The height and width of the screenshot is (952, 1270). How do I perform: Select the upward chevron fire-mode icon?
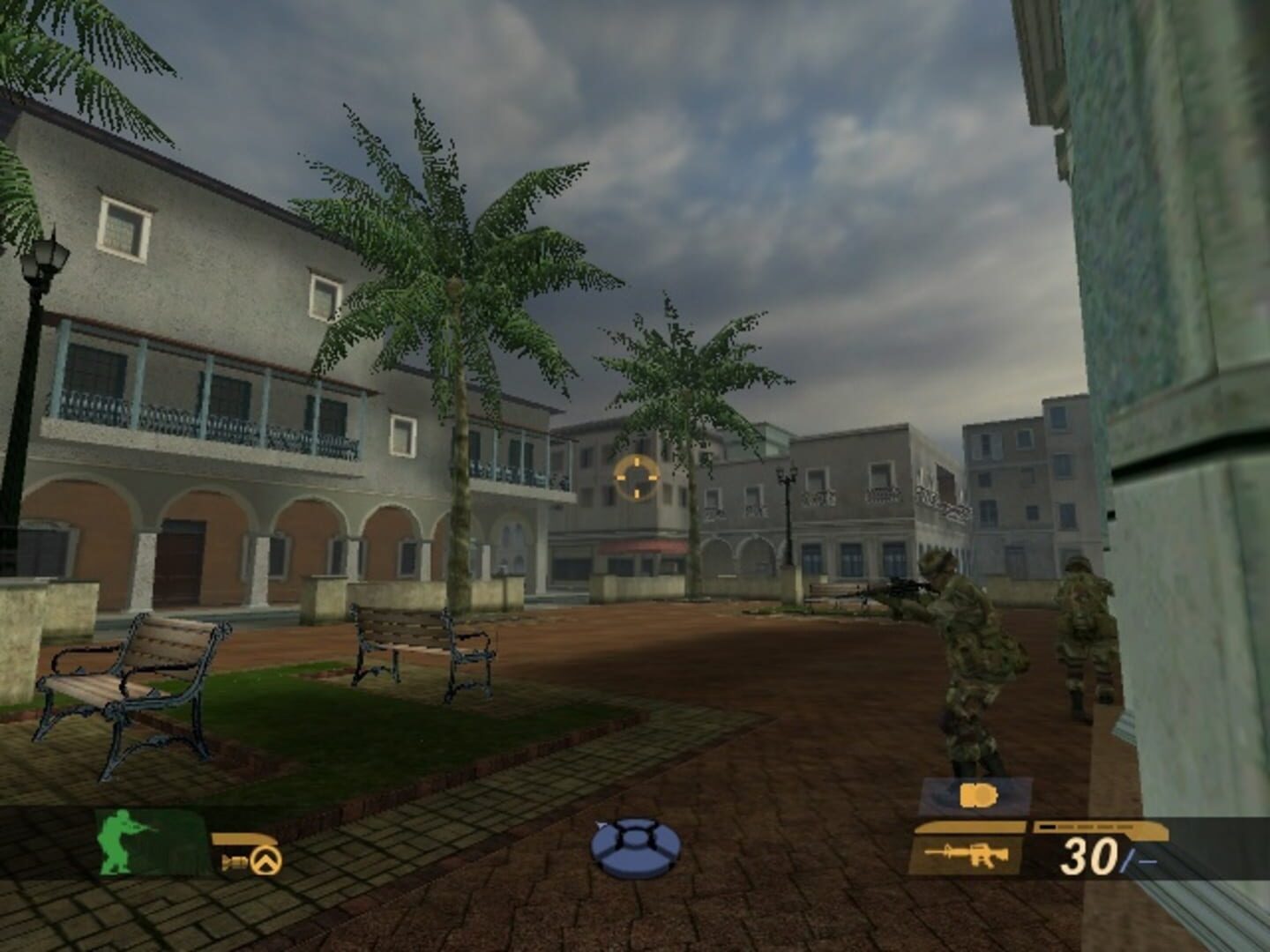[265, 859]
